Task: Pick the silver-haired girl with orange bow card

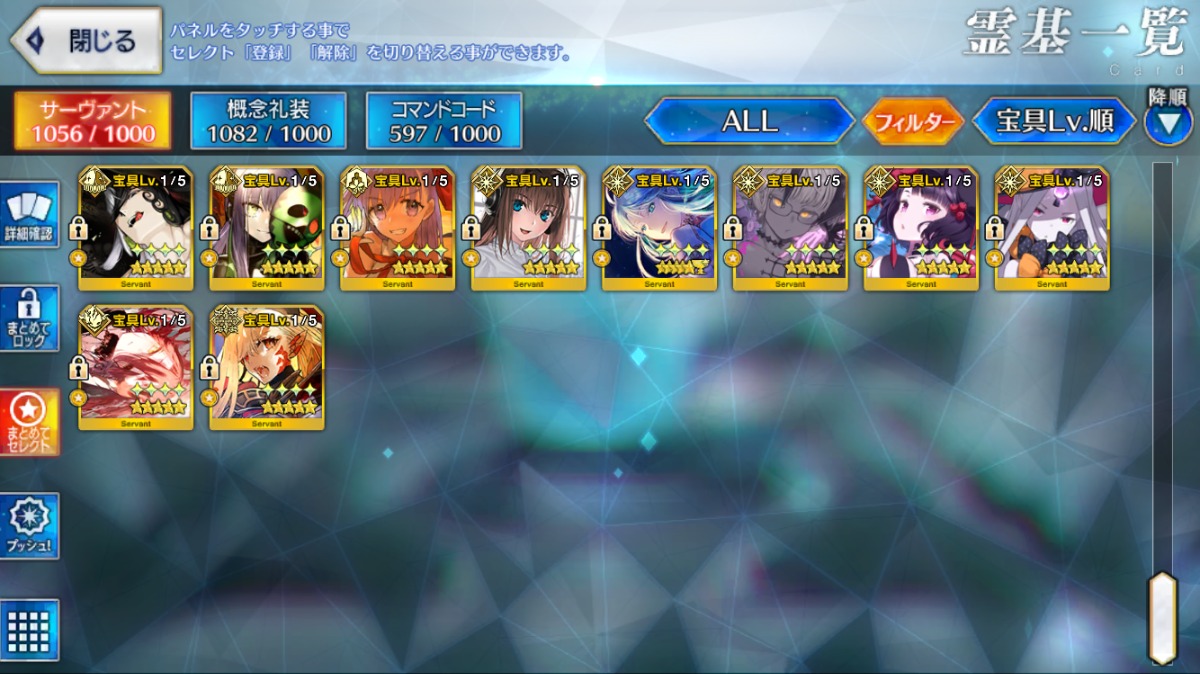Action: [x=1052, y=228]
